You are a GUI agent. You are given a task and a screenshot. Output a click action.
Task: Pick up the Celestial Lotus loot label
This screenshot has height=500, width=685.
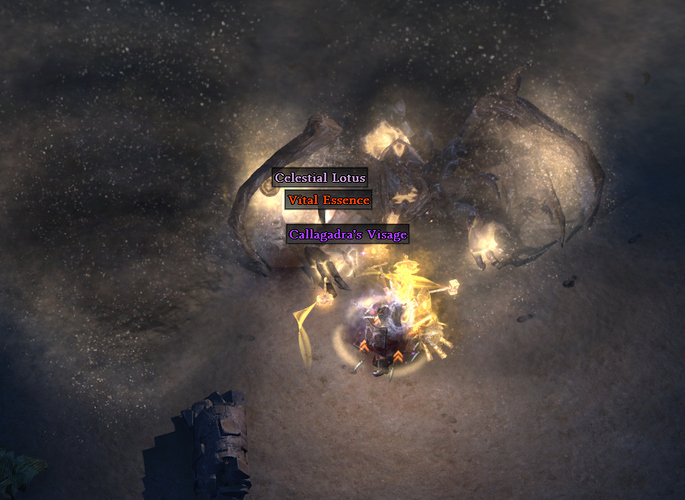pos(320,178)
